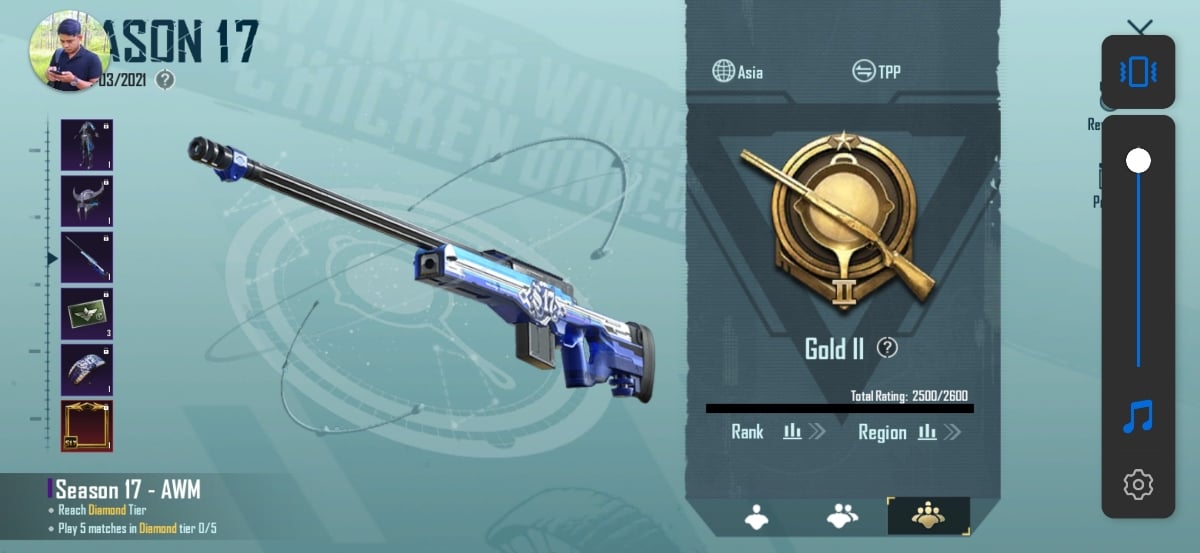Pick the blue parachute reward slot
Screen dimensions: 1200x553
click(87, 369)
